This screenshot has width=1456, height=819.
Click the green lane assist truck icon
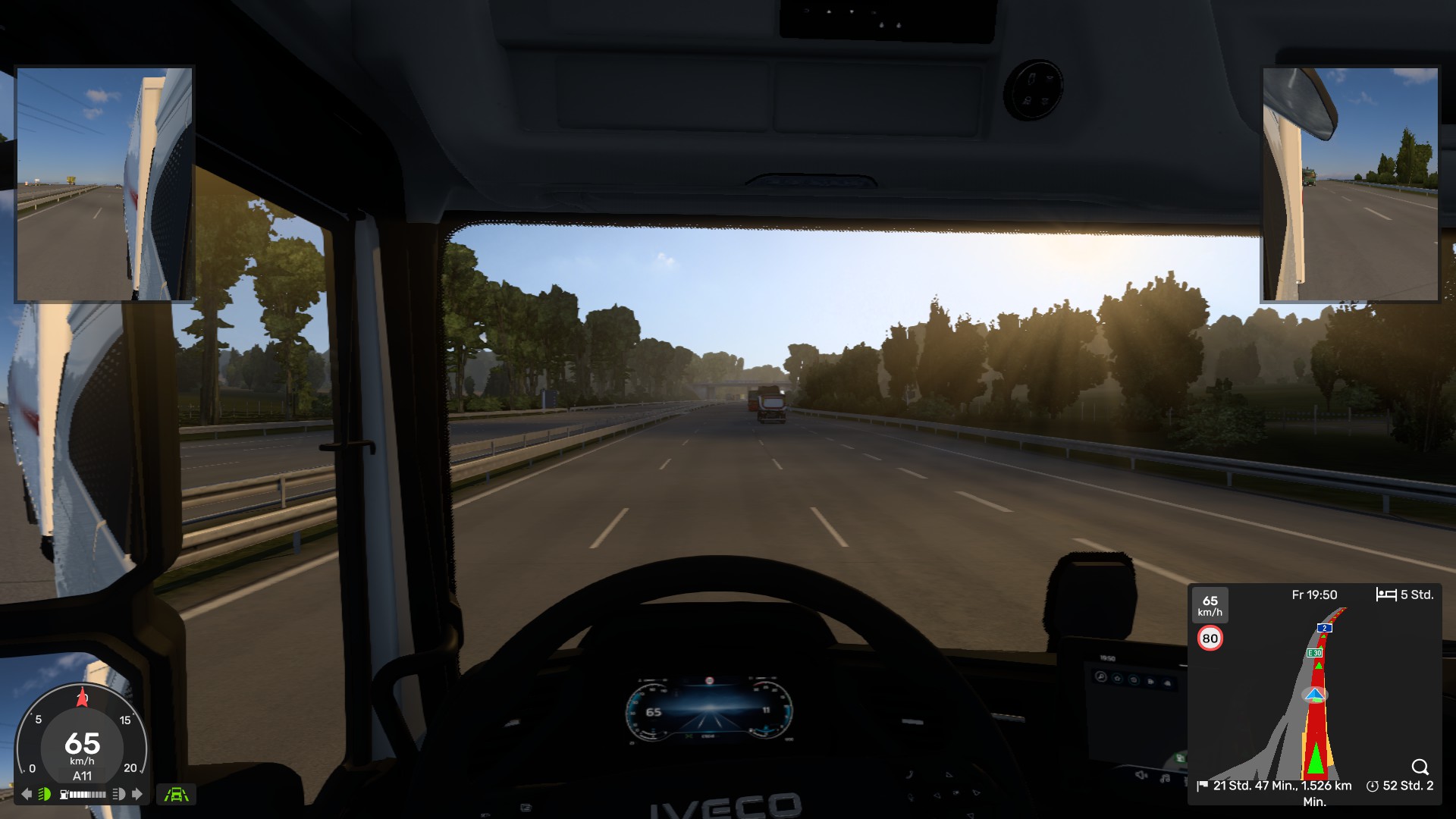tap(177, 794)
